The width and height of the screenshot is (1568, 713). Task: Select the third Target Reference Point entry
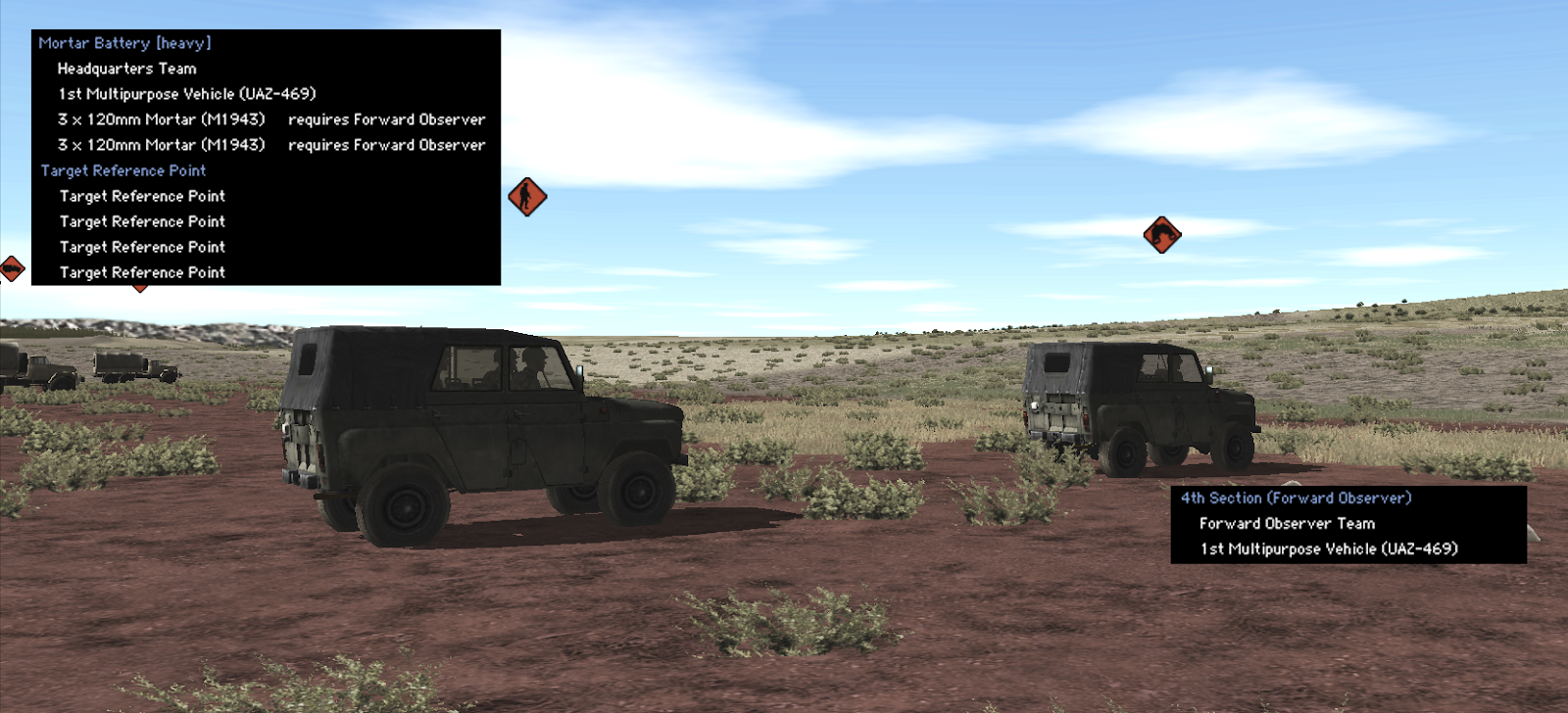[142, 247]
